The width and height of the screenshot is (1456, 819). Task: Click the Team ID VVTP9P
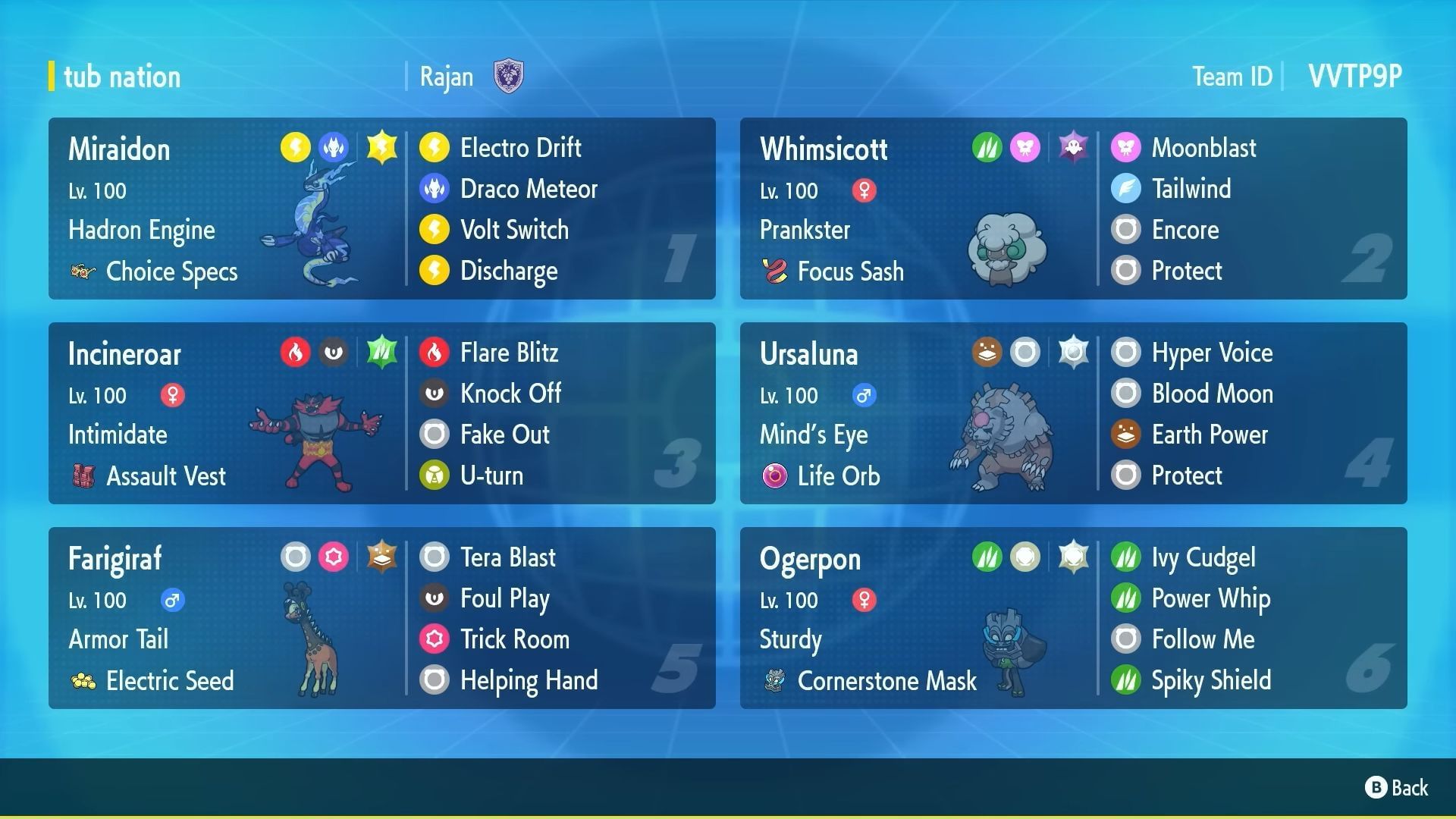pyautogui.click(x=1354, y=75)
